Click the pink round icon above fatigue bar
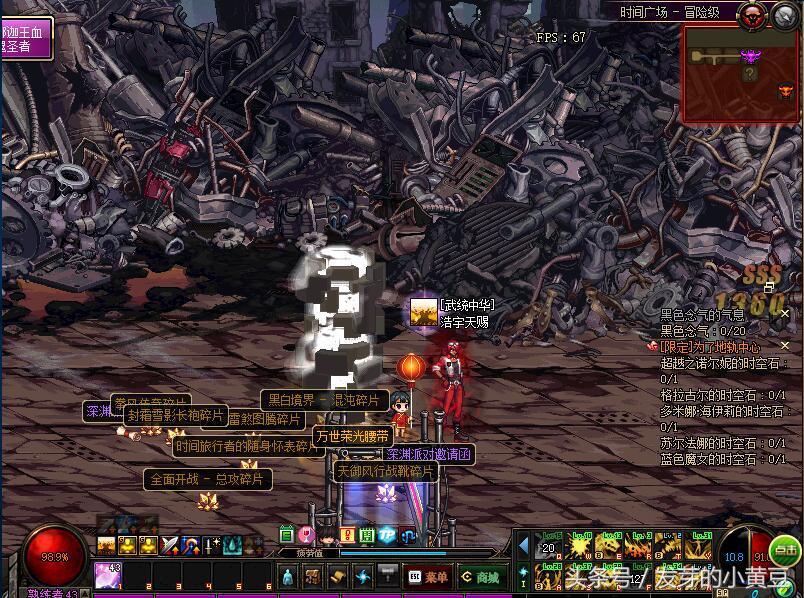This screenshot has width=804, height=598. (307, 535)
